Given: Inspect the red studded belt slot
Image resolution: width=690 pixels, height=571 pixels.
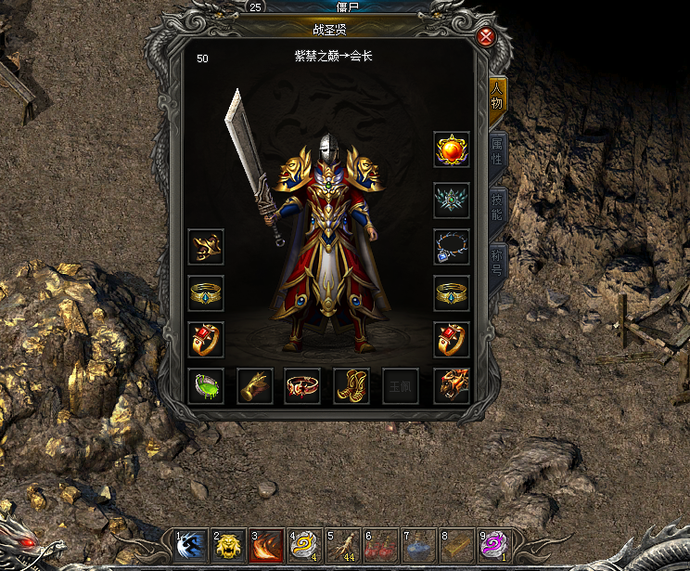Looking at the screenshot, I should [x=303, y=386].
